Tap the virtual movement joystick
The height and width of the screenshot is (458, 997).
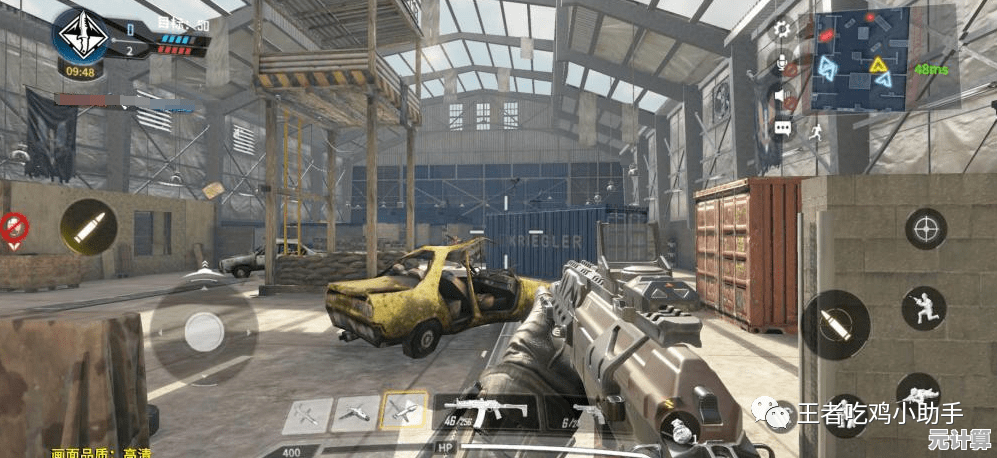click(x=205, y=331)
